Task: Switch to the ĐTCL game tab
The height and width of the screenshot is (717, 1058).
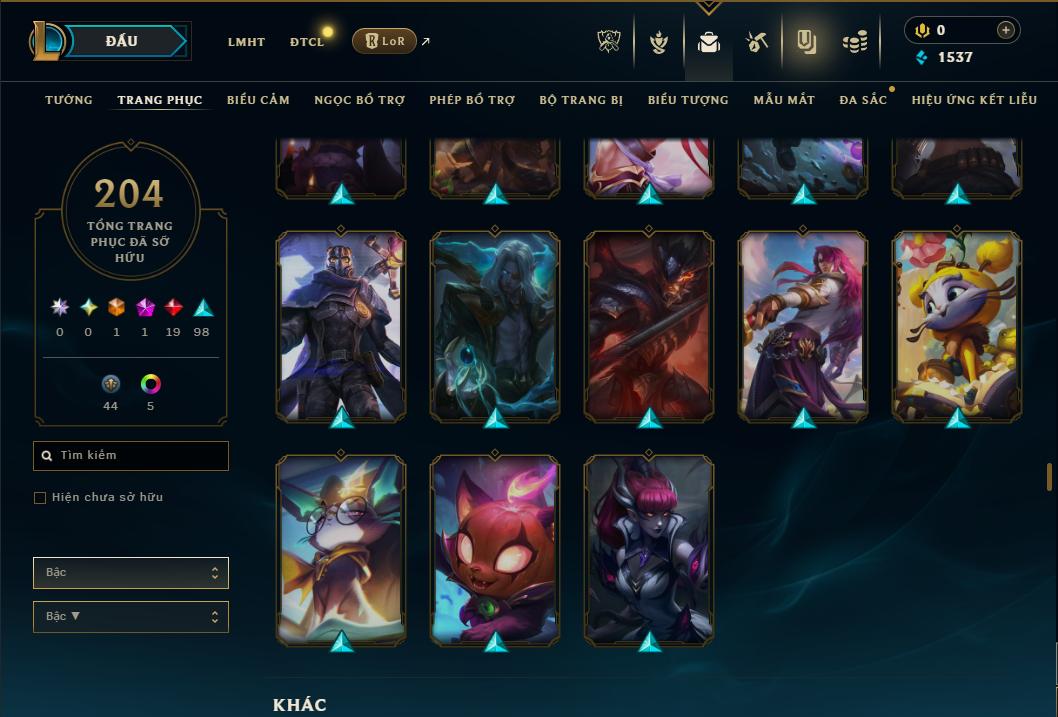Action: coord(307,42)
